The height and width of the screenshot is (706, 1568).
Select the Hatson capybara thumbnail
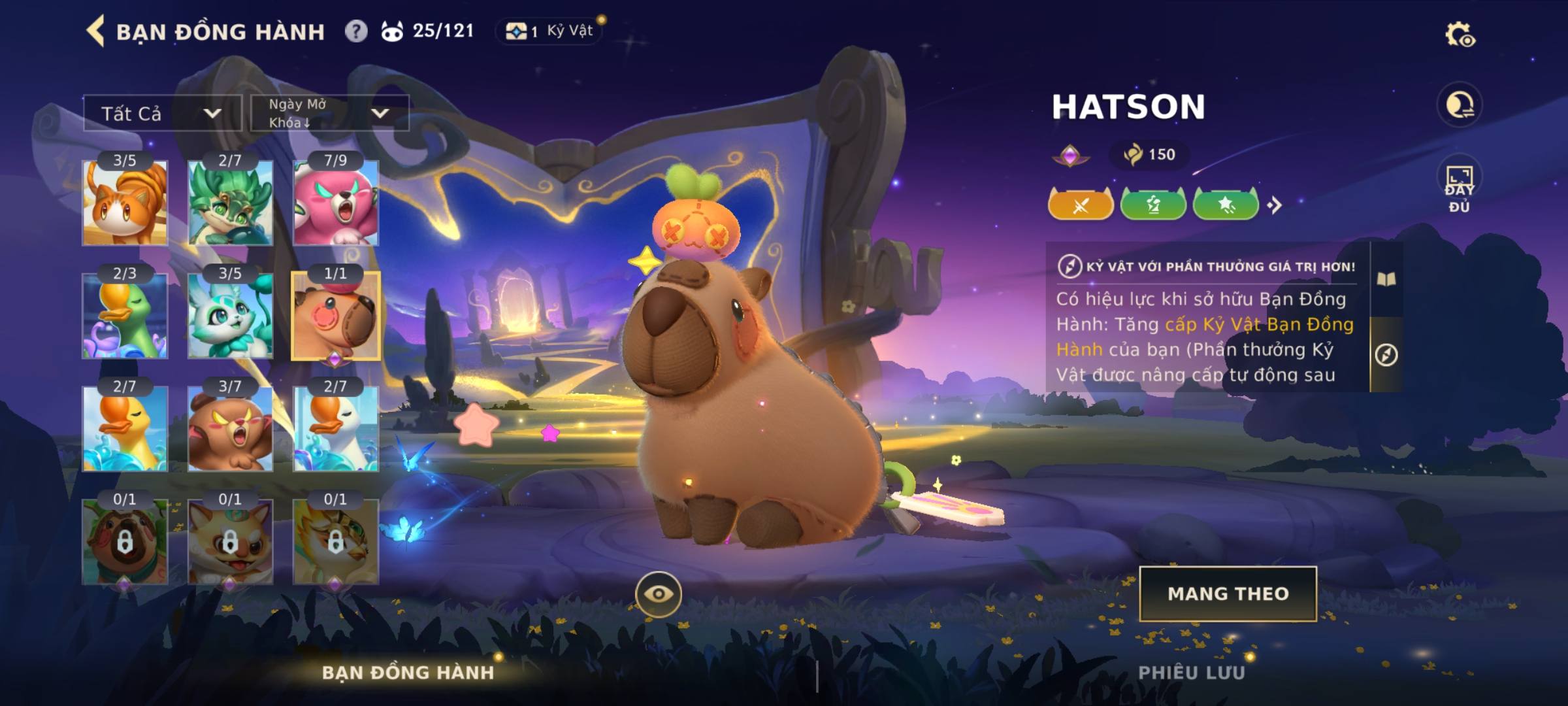pos(335,316)
